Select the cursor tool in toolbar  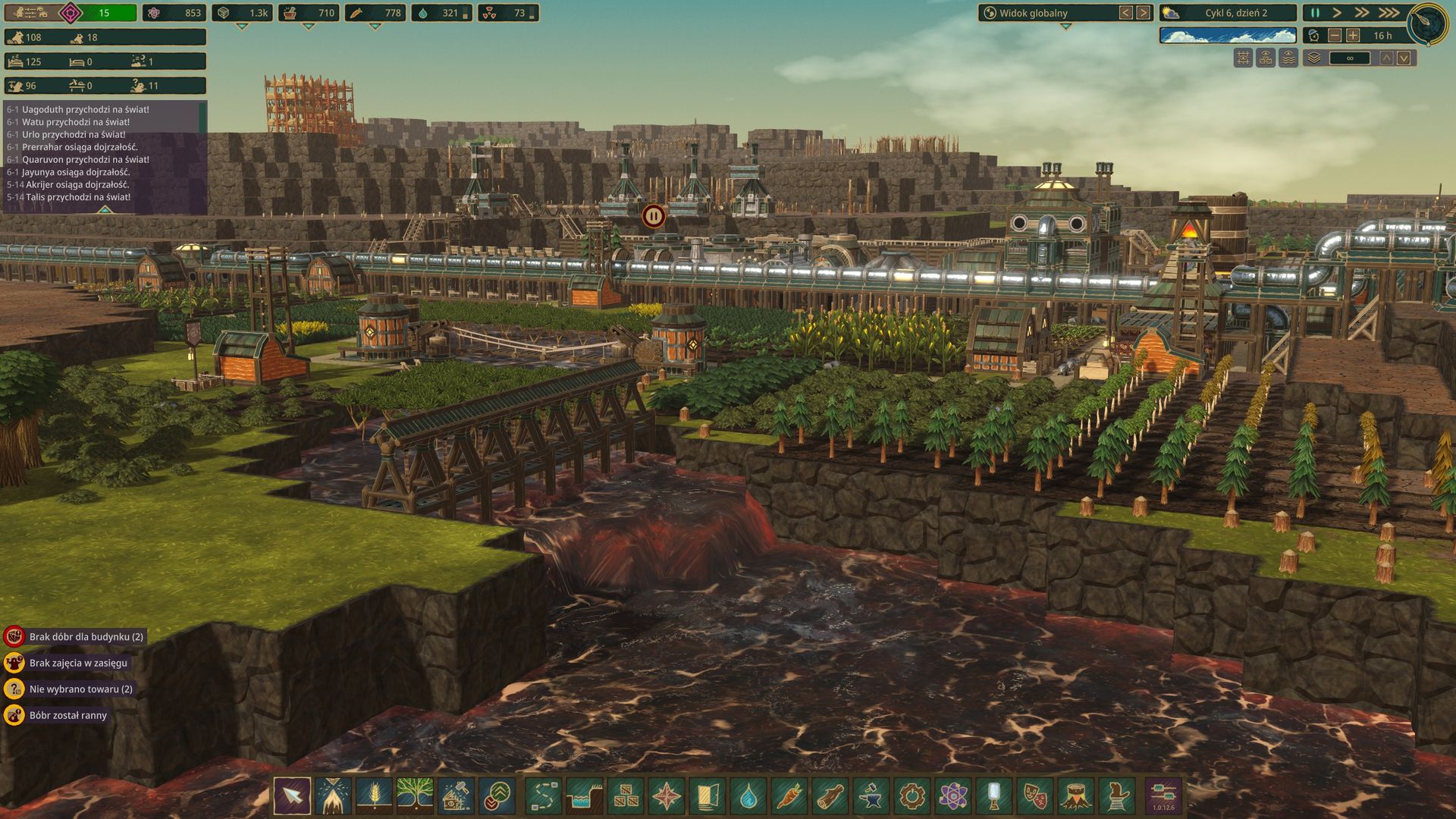(292, 796)
